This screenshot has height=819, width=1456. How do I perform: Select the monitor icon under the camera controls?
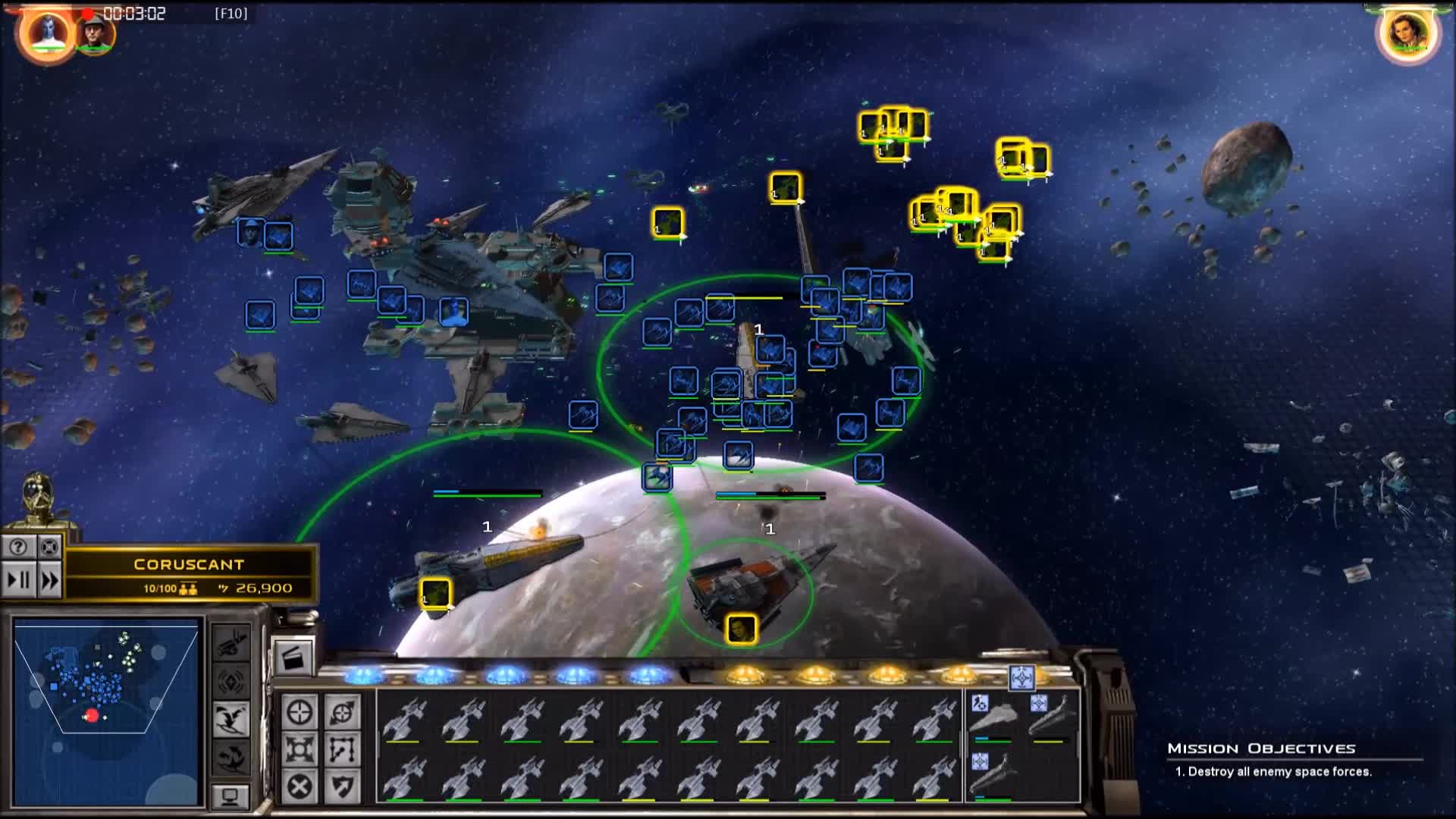(231, 797)
